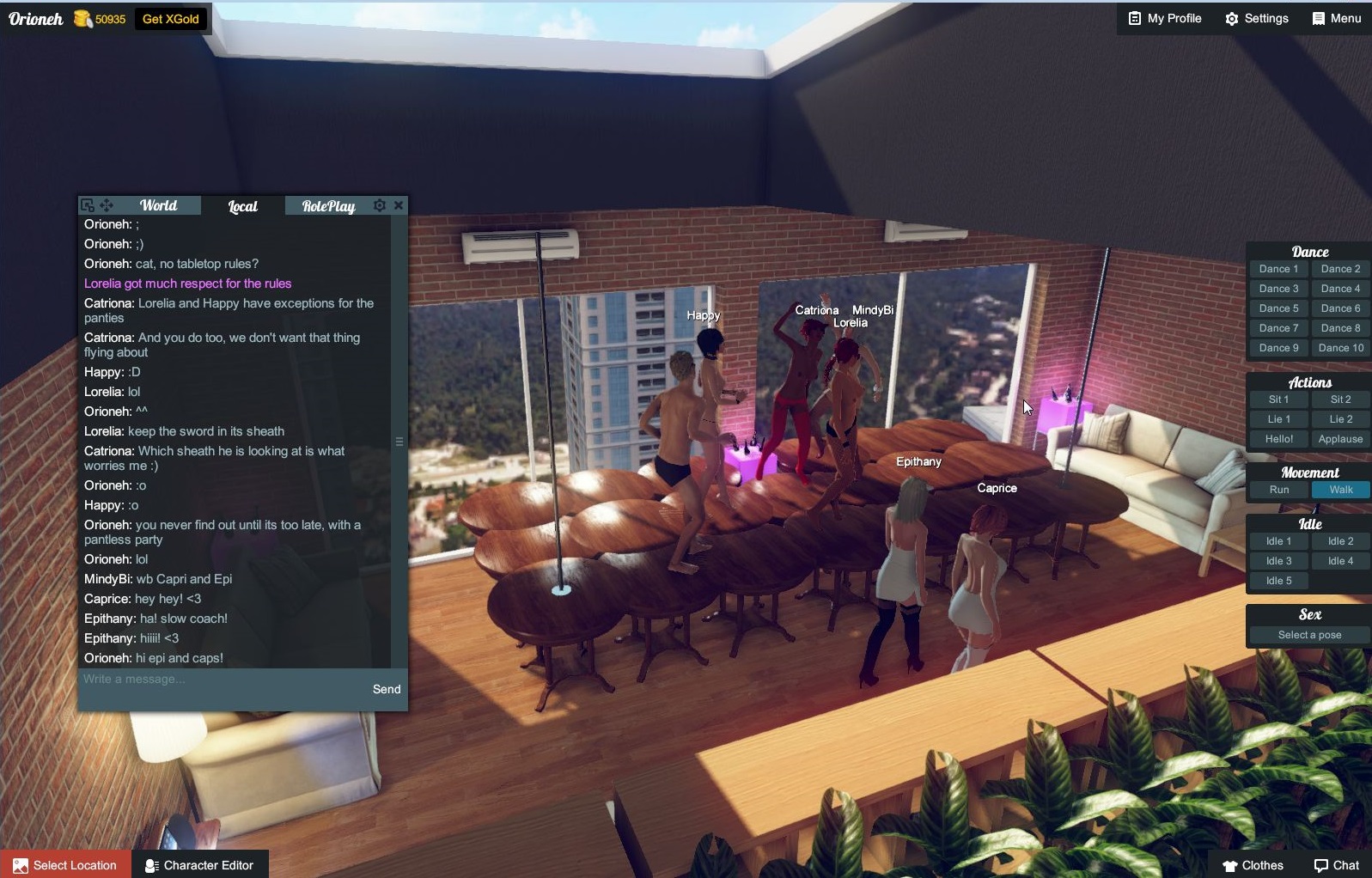Open the Settings menu
1372x878 pixels.
tap(1256, 18)
